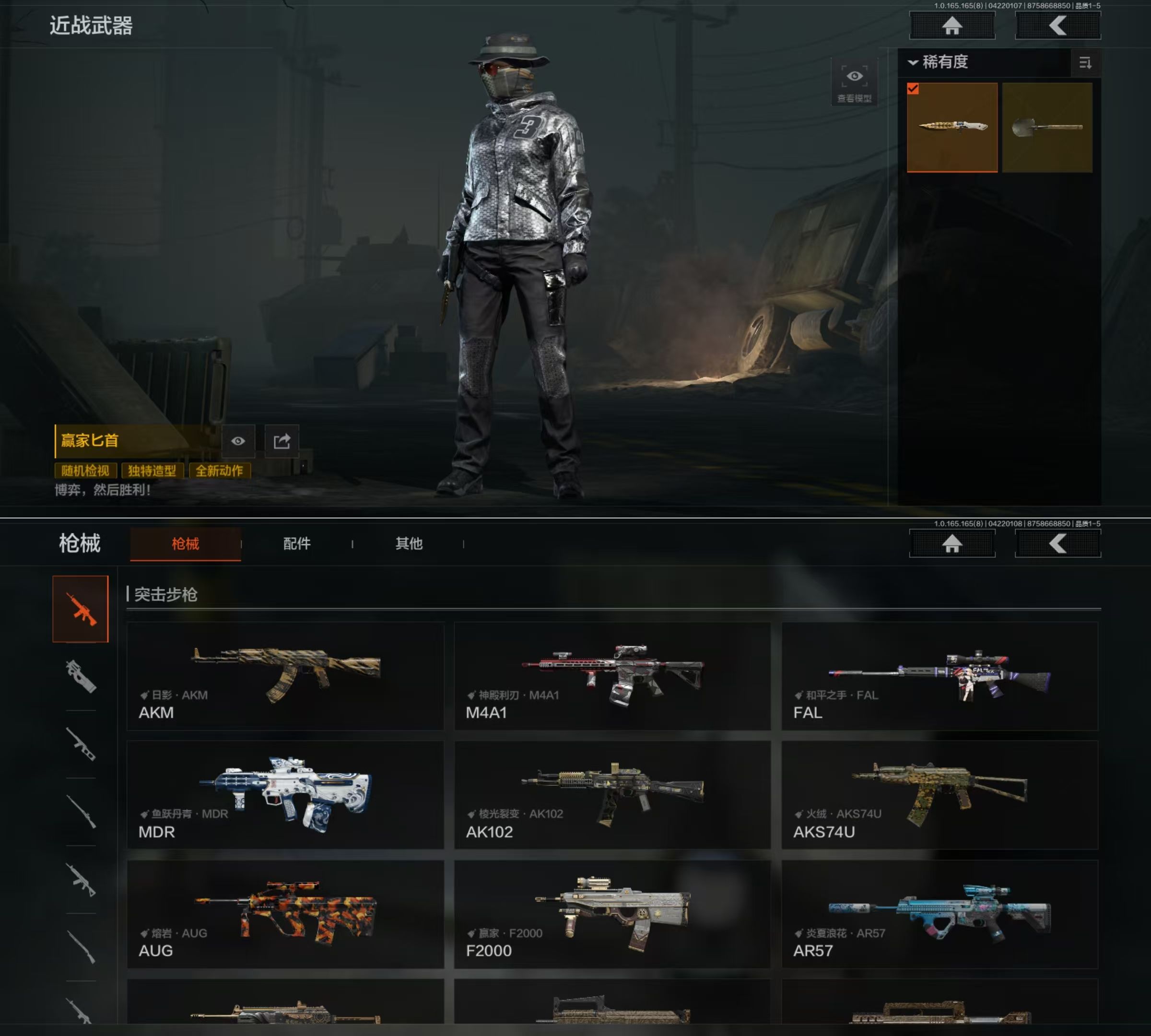The image size is (1151, 1036).
Task: Choose the AUG lava-skin weapon tile
Action: click(x=285, y=914)
